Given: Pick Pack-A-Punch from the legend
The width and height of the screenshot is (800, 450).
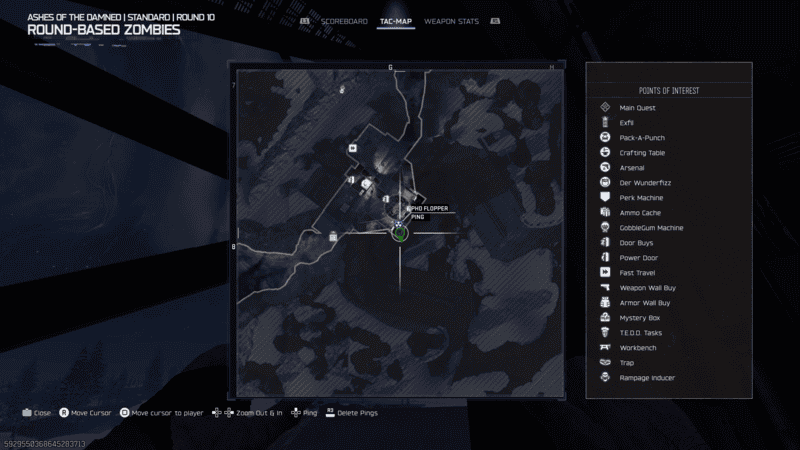Looking at the screenshot, I should click(x=642, y=137).
